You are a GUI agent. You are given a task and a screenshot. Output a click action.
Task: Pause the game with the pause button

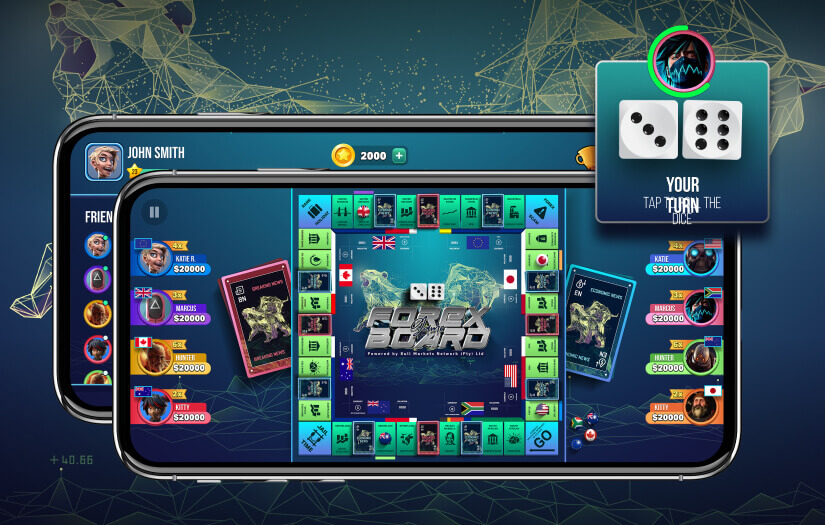[x=154, y=212]
